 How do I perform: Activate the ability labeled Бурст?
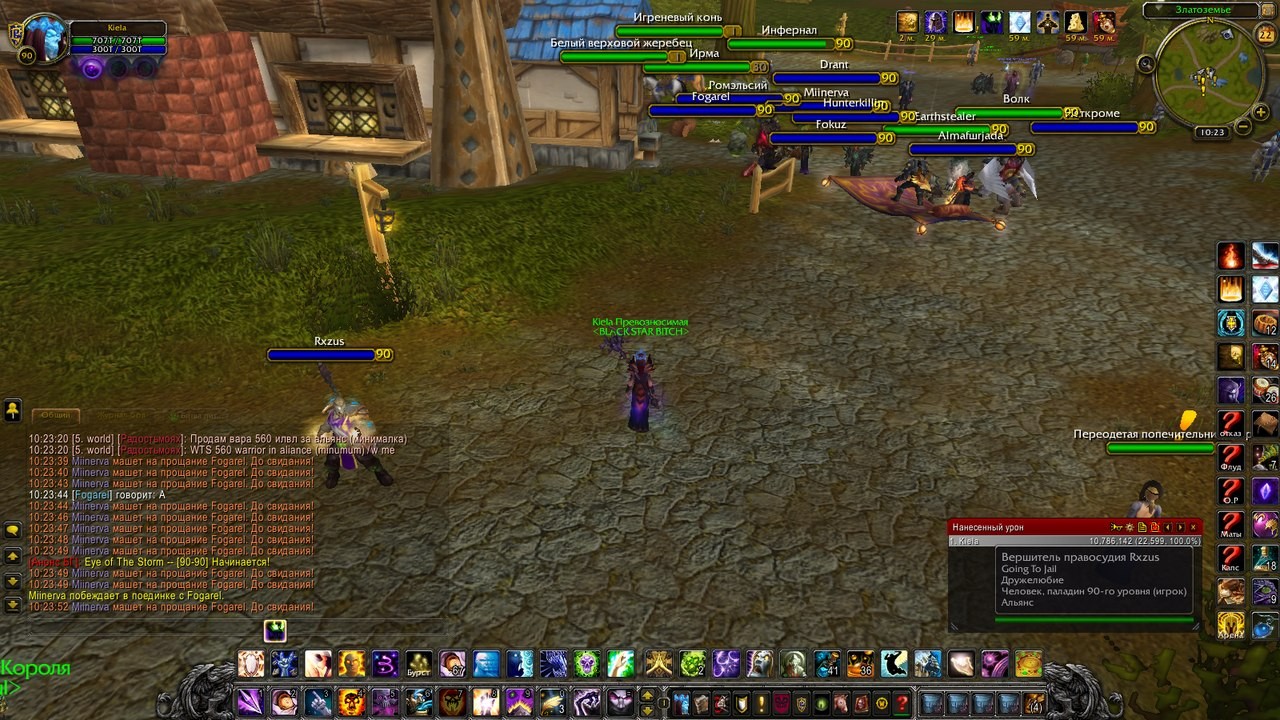[x=418, y=663]
